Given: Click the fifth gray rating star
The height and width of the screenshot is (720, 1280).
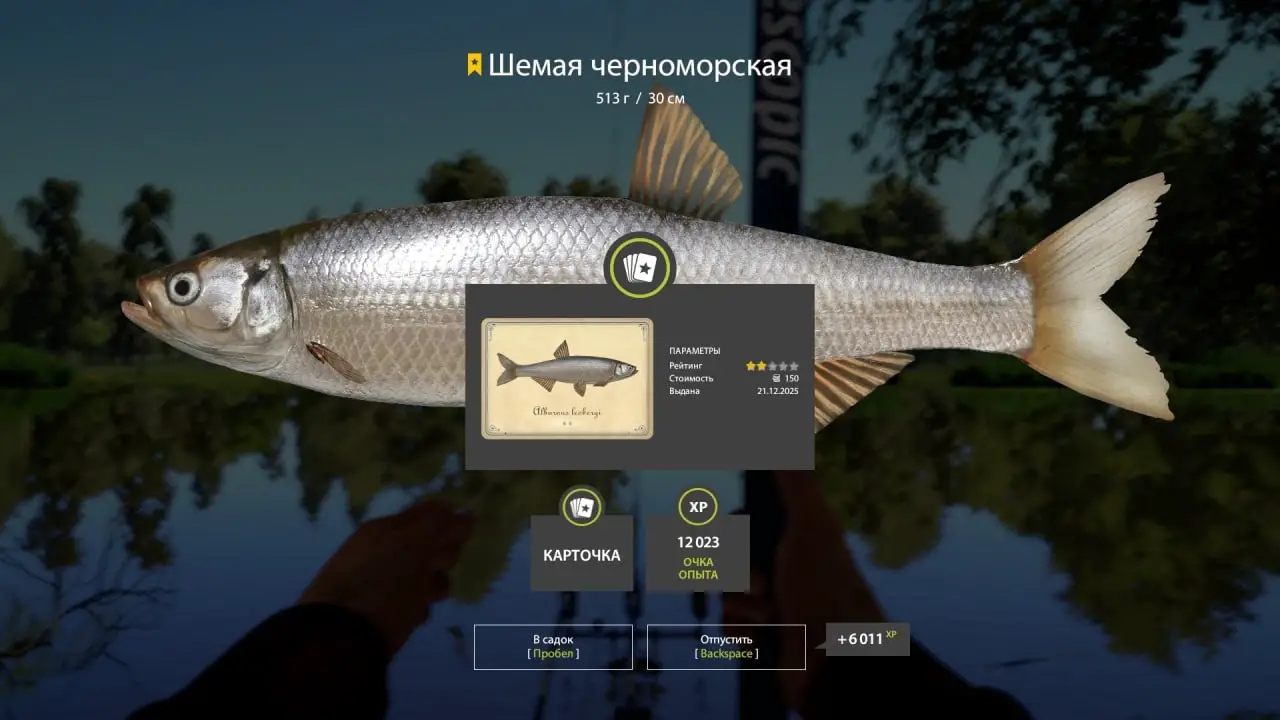Looking at the screenshot, I should click(x=794, y=366).
